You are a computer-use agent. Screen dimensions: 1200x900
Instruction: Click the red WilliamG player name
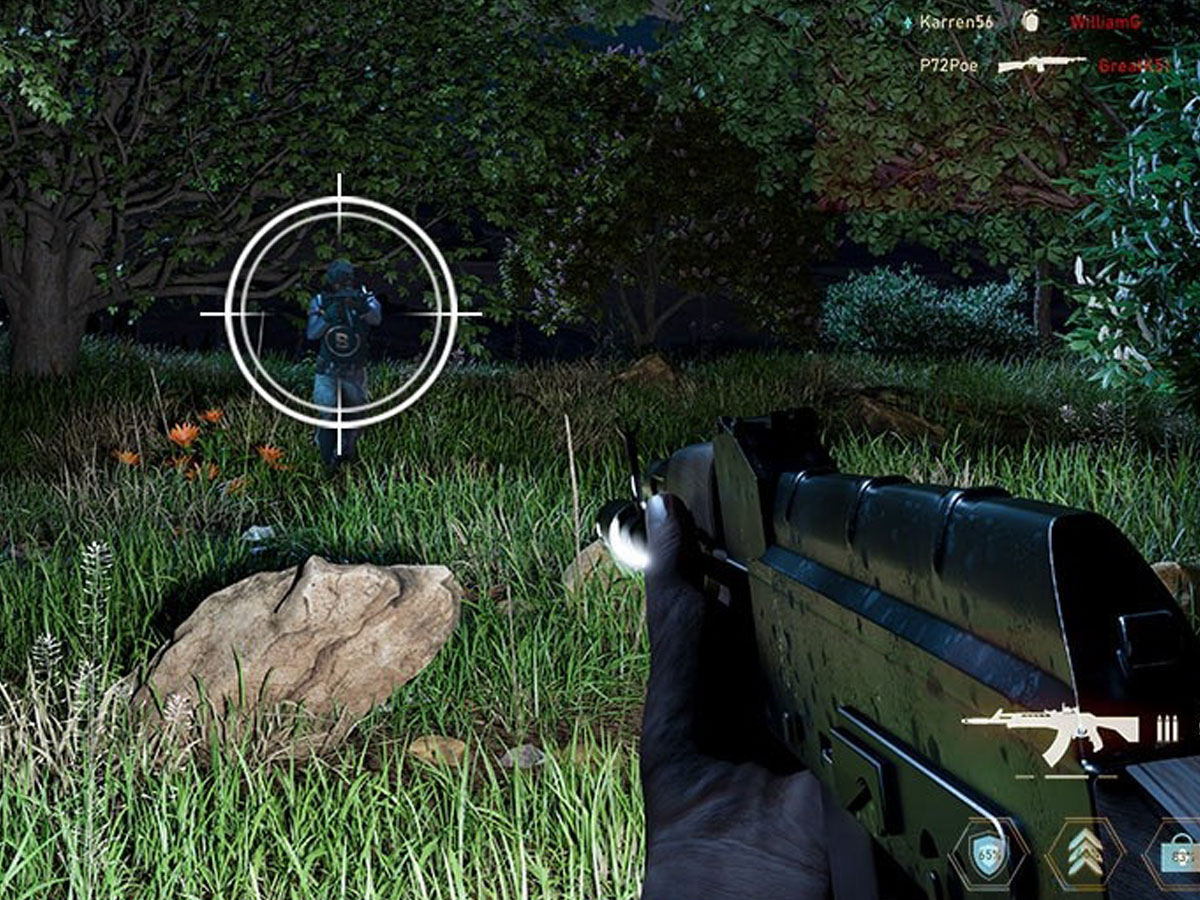coord(1105,21)
